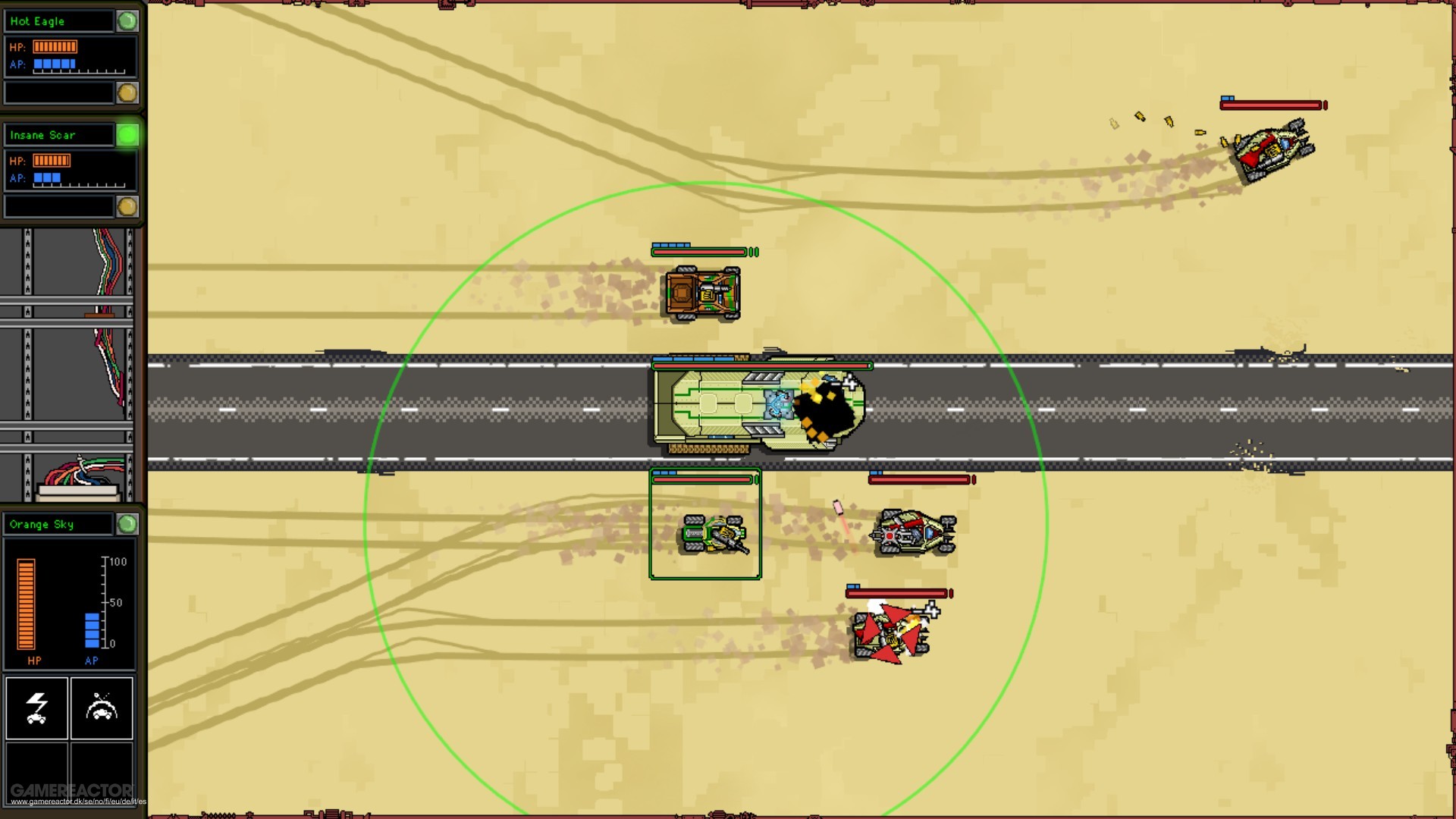Screen dimensions: 1456x819
Task: Toggle Orange Sky's green status light
Action: pyautogui.click(x=127, y=523)
